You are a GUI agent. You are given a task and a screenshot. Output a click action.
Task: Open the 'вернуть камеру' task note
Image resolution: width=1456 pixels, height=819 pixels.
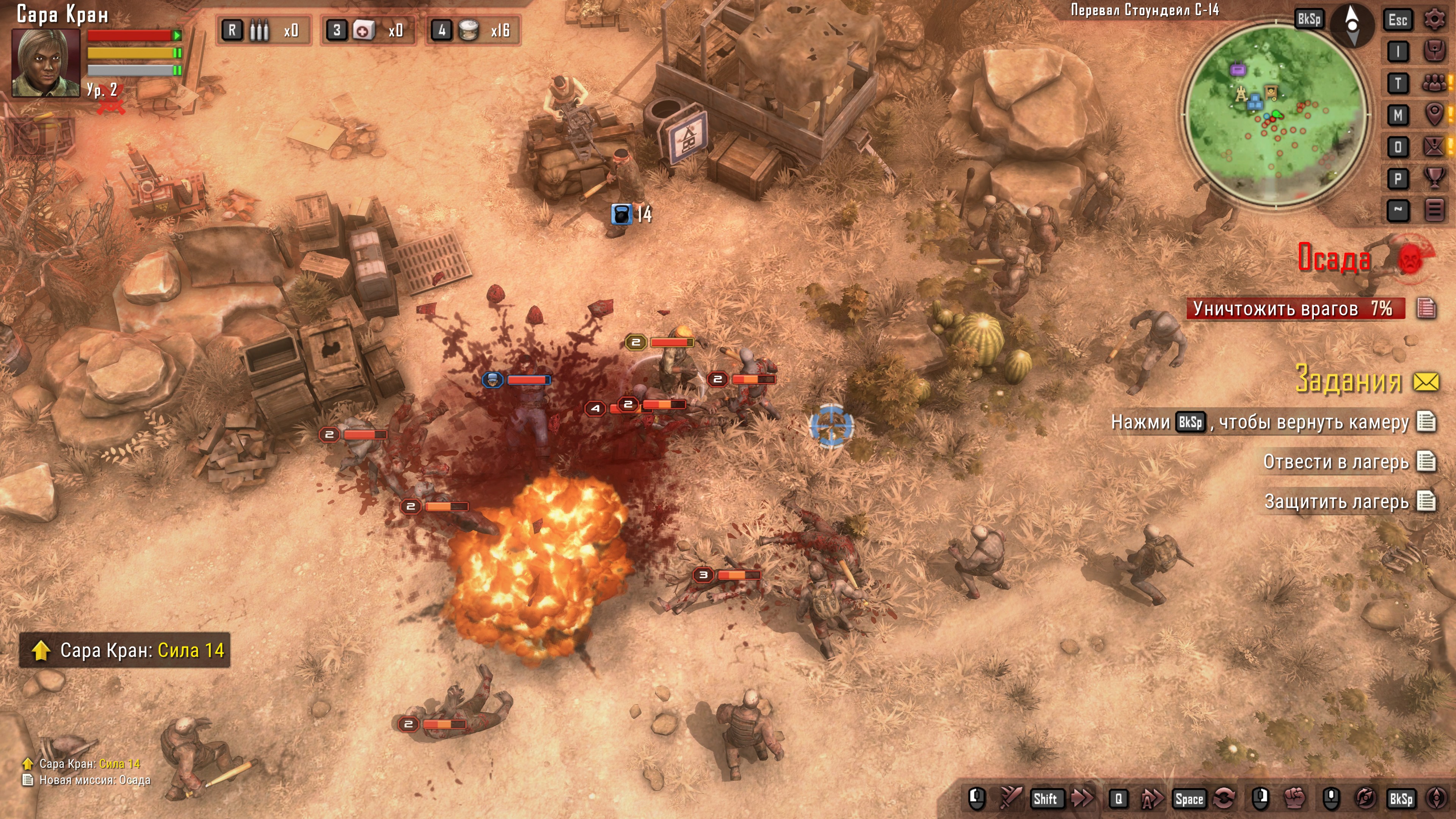[1426, 422]
